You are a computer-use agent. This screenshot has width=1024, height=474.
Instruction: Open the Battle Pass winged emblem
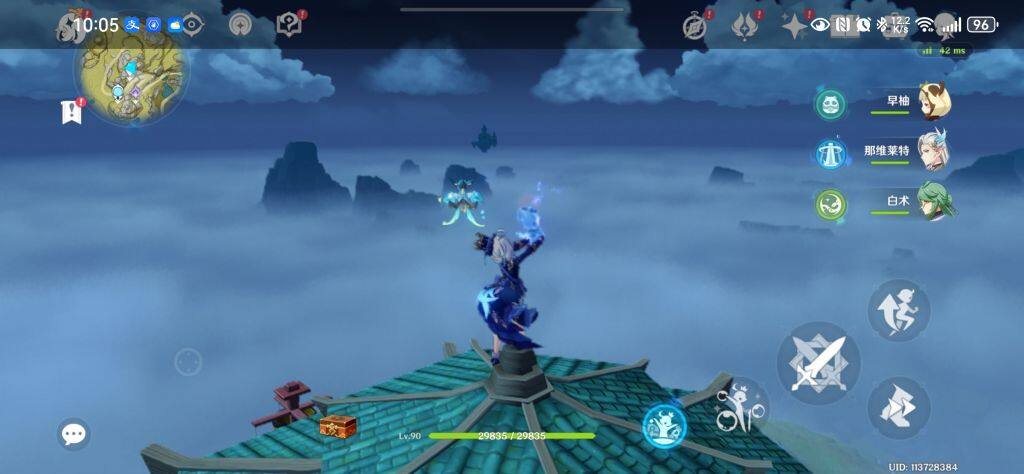[746, 26]
